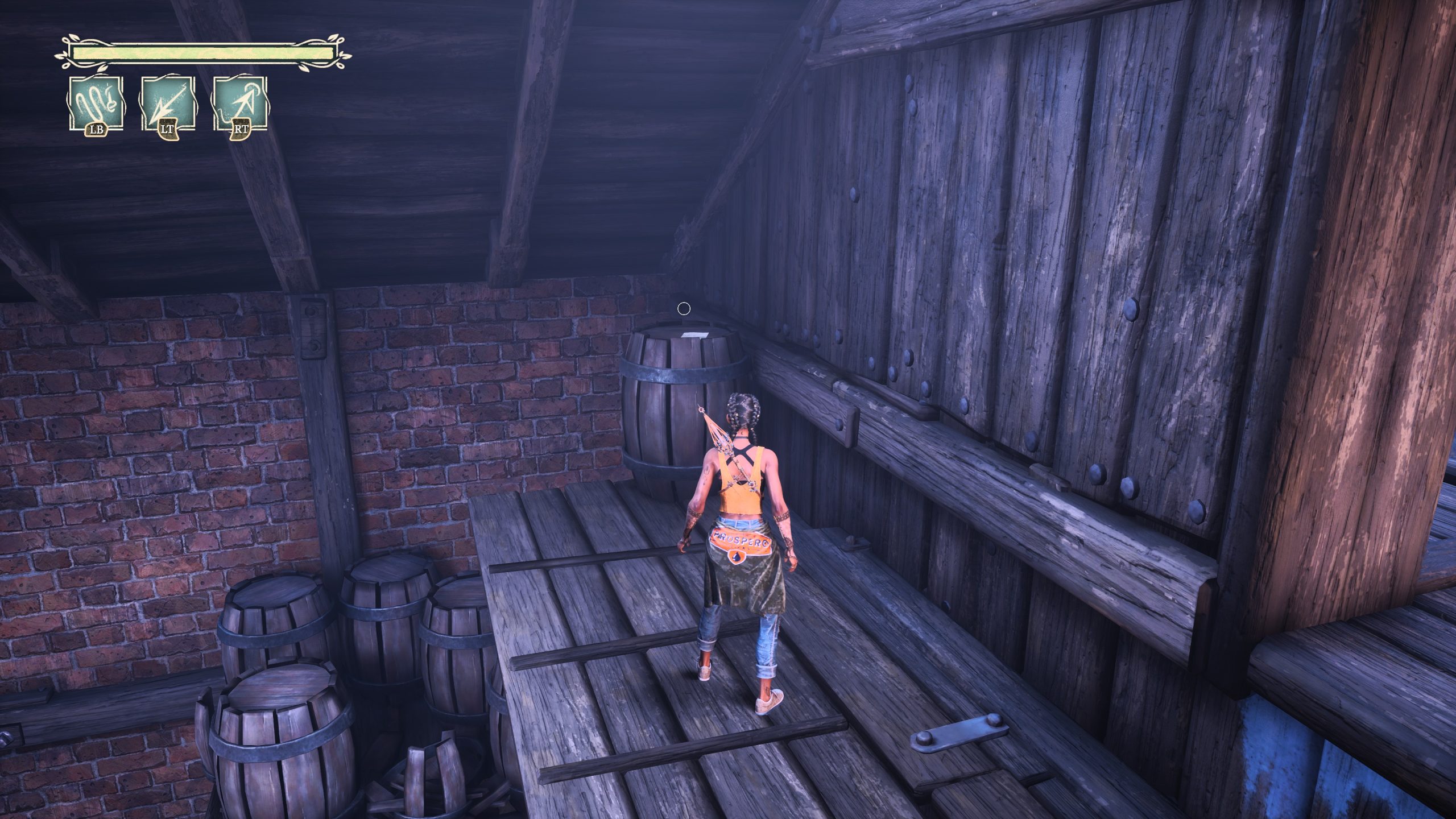Viewport: 1456px width, 819px height.
Task: Trigger the upward-pointing arrow push ability
Action: [x=240, y=104]
